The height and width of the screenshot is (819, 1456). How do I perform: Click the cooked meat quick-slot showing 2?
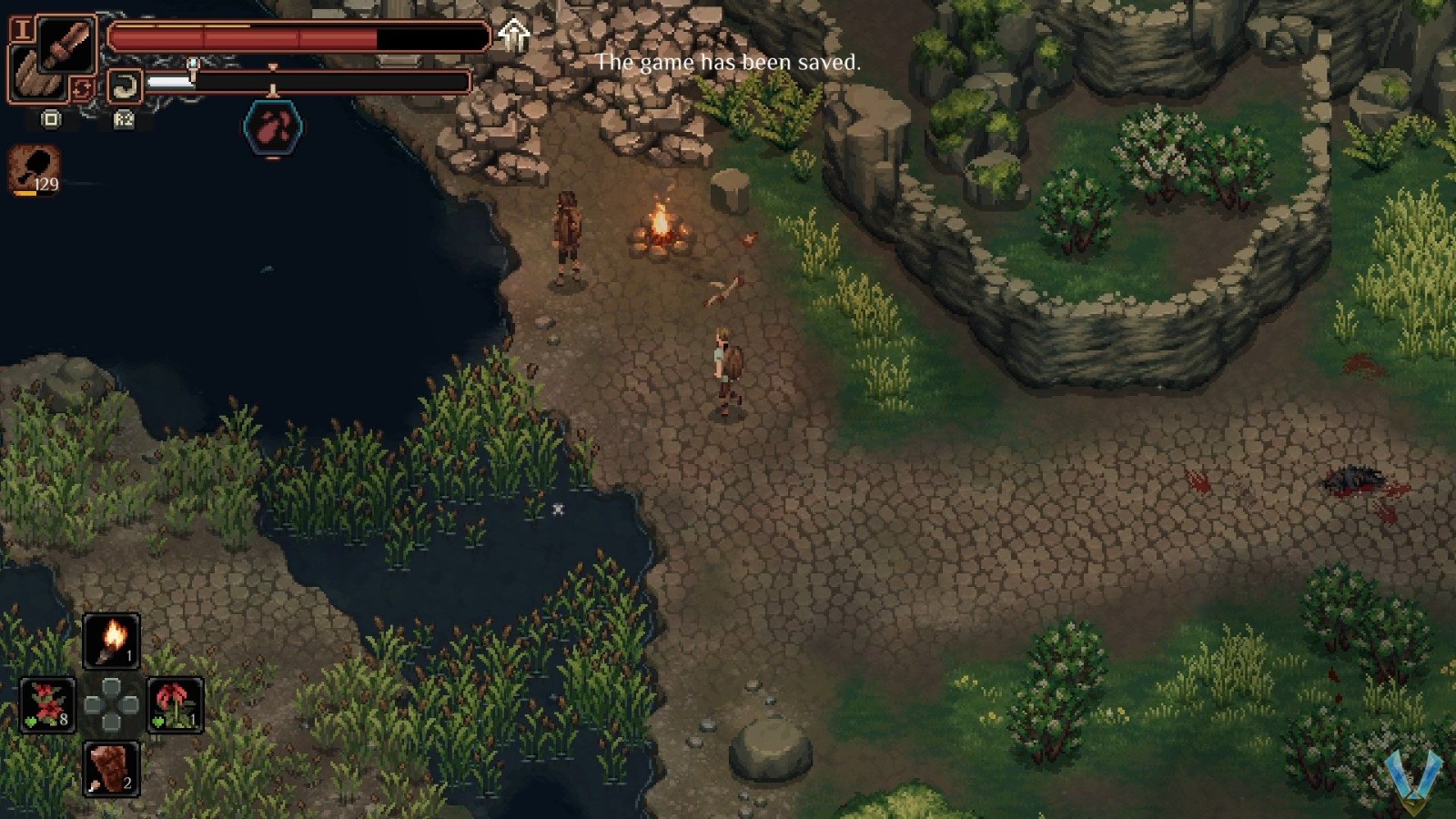111,767
